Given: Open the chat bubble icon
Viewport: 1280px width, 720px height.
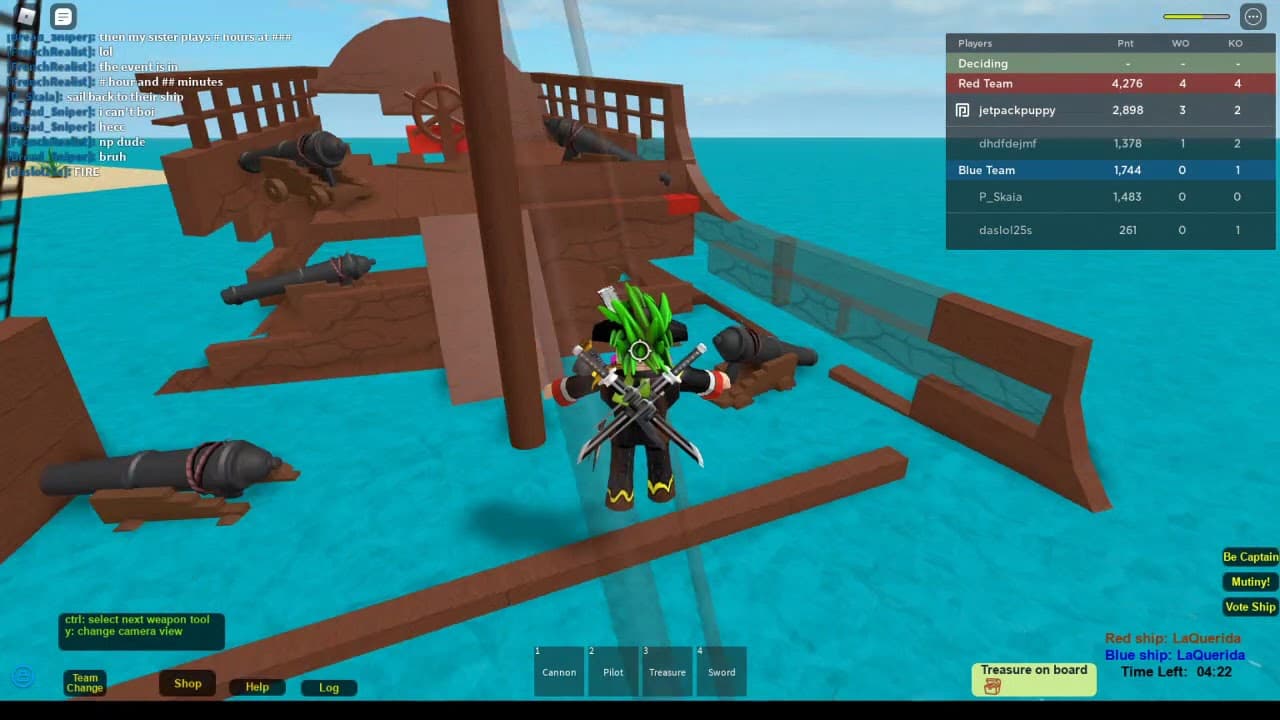Looking at the screenshot, I should click(x=64, y=17).
